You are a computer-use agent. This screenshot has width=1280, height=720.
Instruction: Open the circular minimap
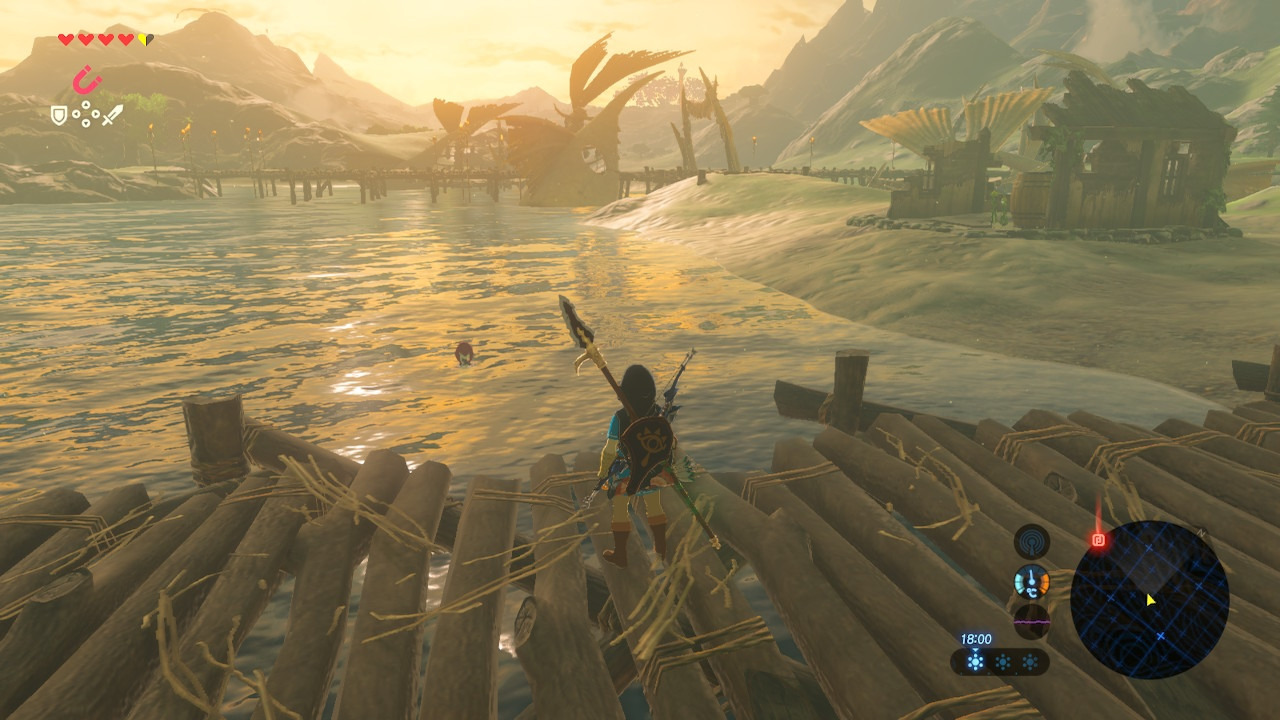(x=1149, y=599)
